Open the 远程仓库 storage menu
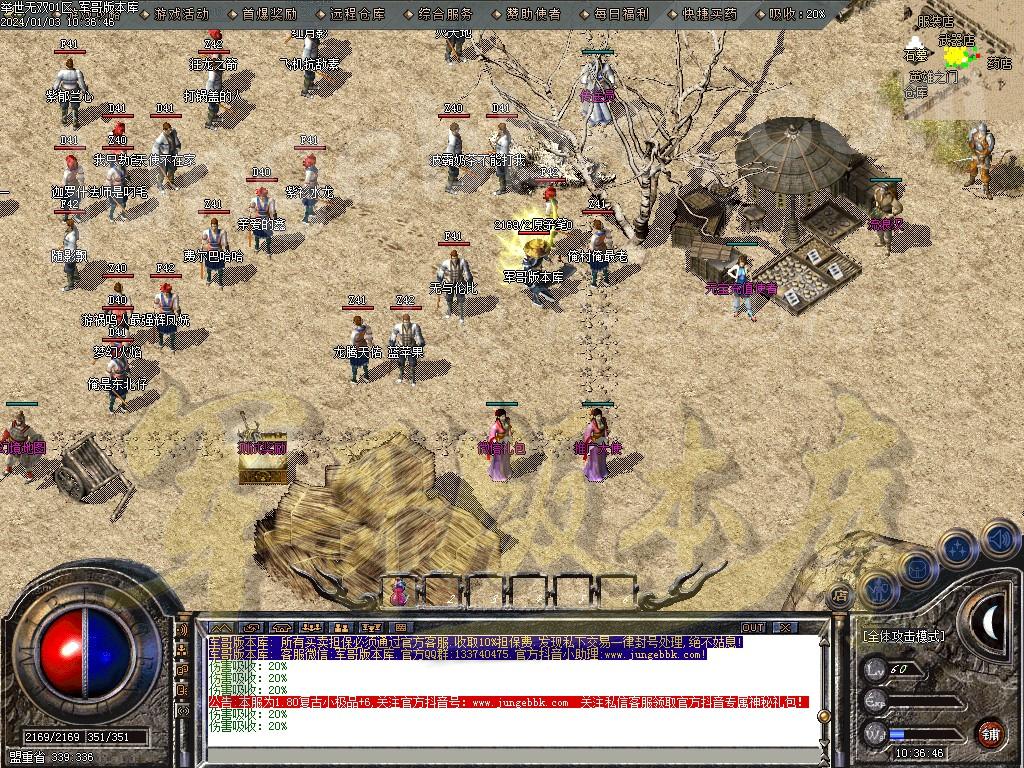 tap(357, 14)
